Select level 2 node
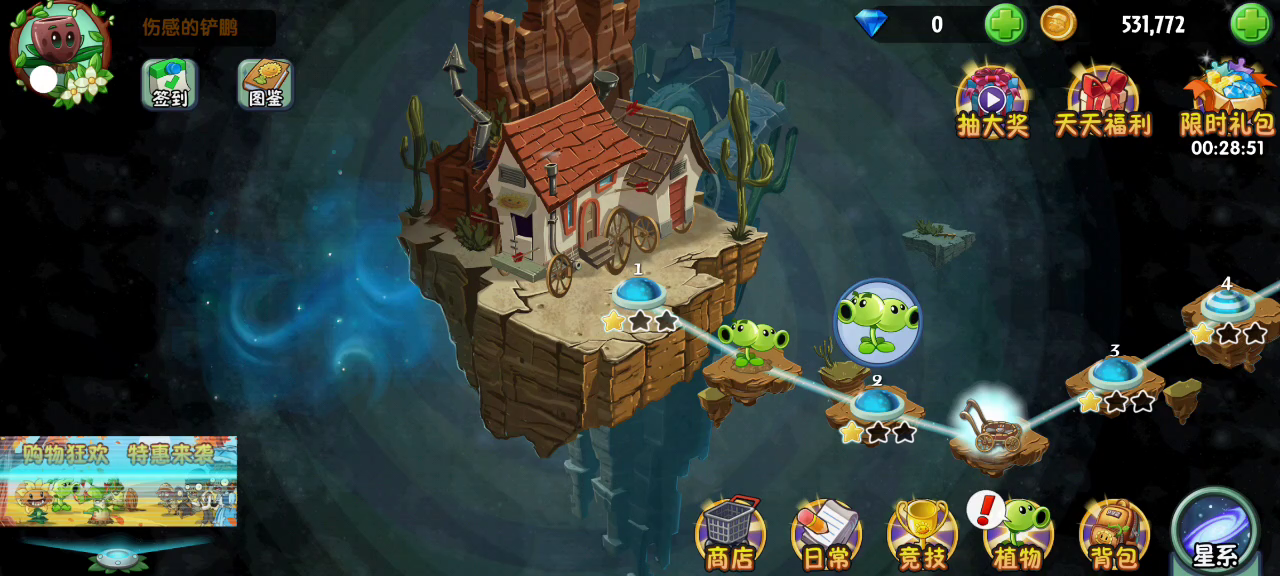Screen dimensions: 1280x576 [x=877, y=404]
